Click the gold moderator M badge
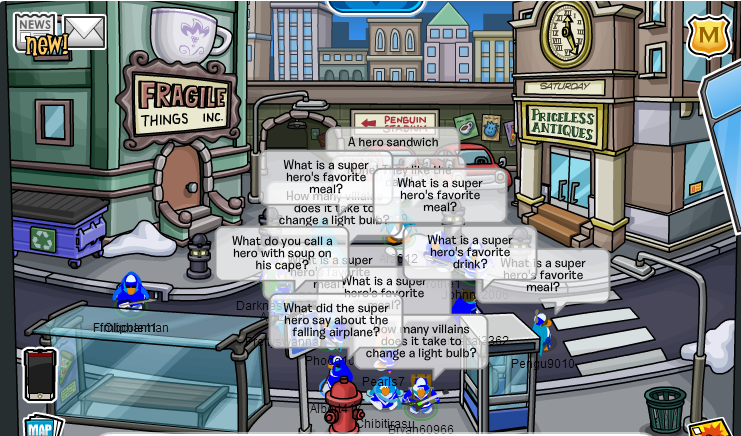Screen dimensions: 741x436 tap(708, 36)
